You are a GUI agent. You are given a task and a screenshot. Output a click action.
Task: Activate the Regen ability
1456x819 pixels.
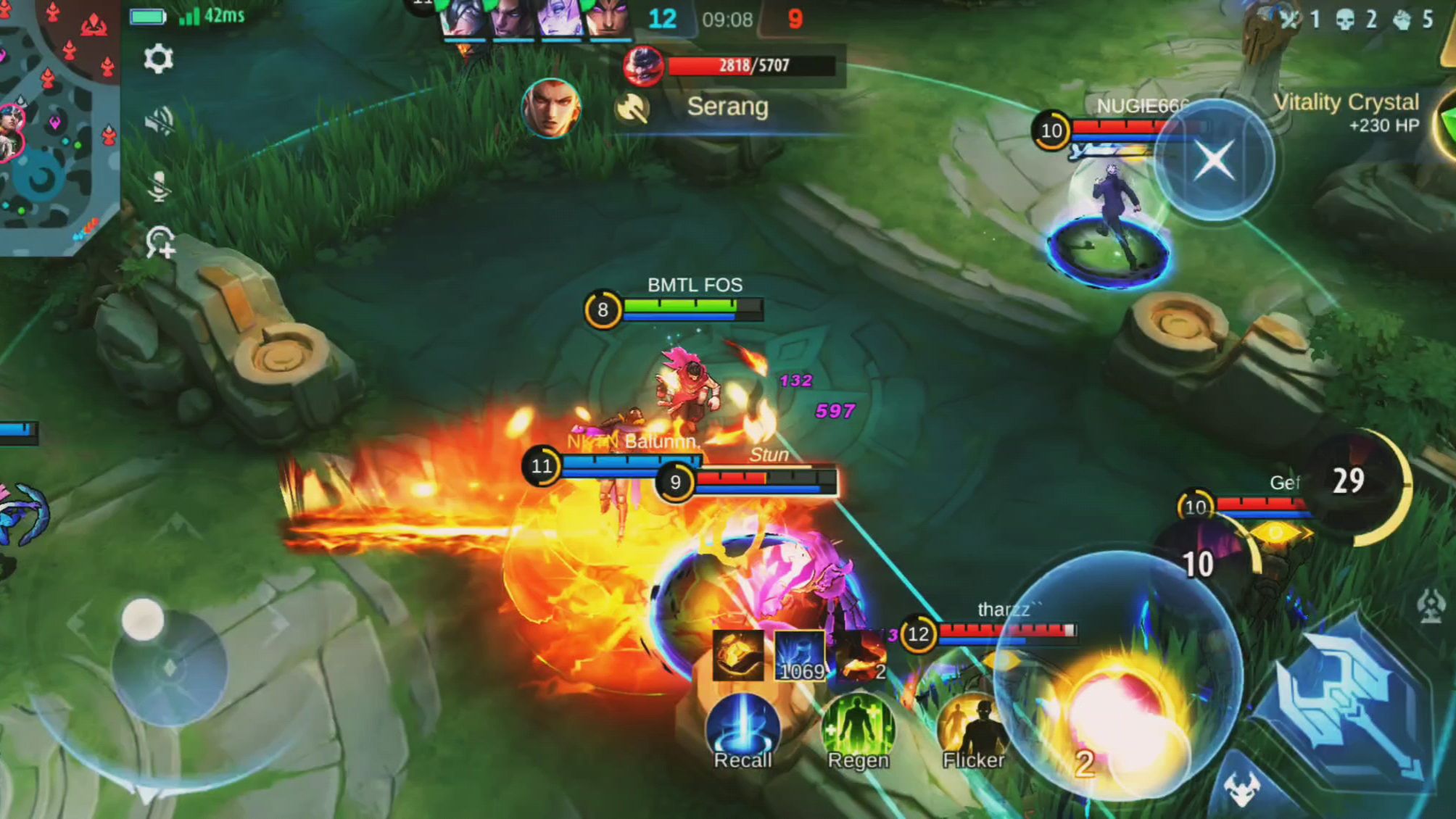(x=858, y=728)
